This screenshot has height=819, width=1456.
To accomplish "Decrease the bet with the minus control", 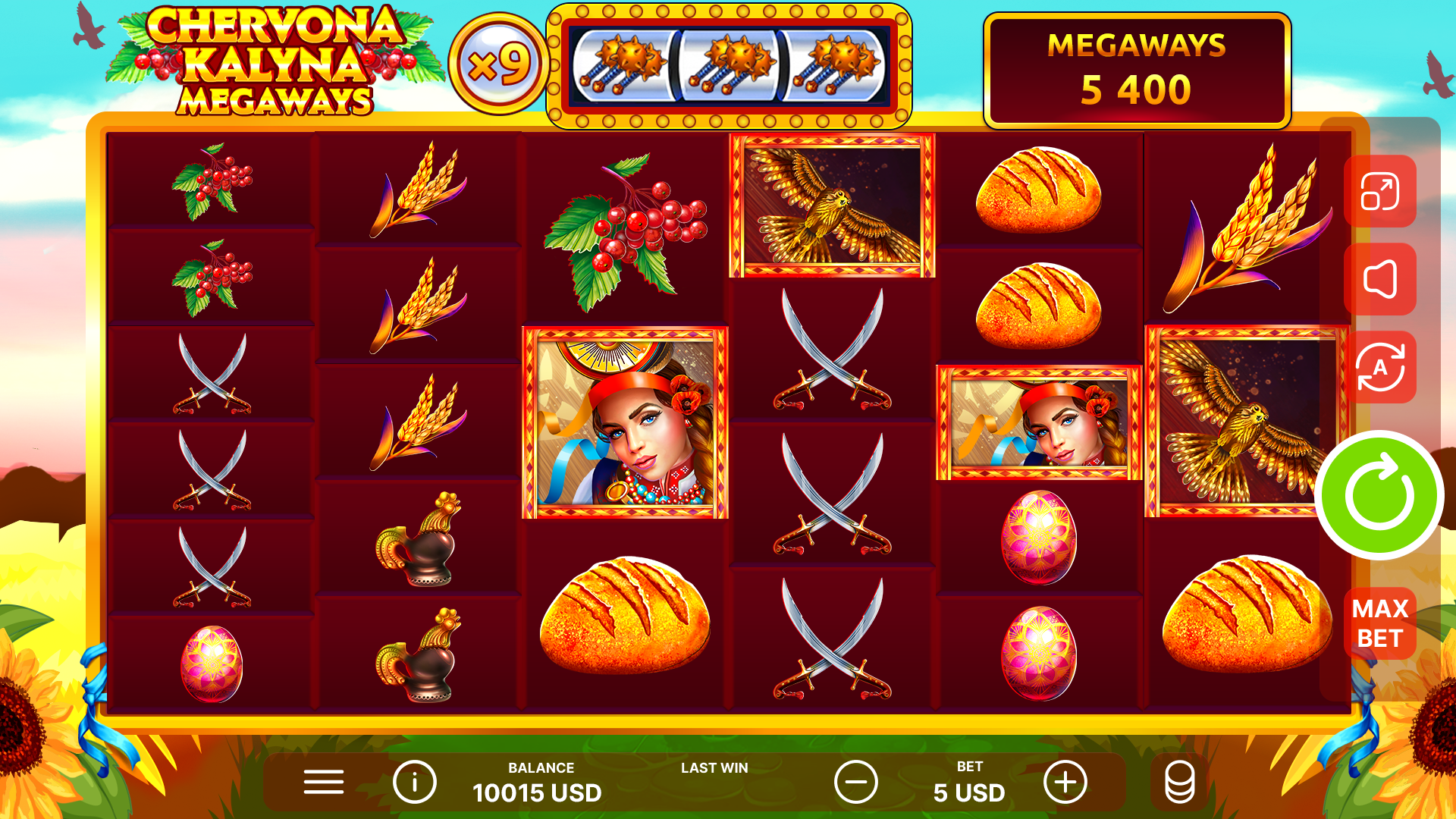I will (x=856, y=780).
